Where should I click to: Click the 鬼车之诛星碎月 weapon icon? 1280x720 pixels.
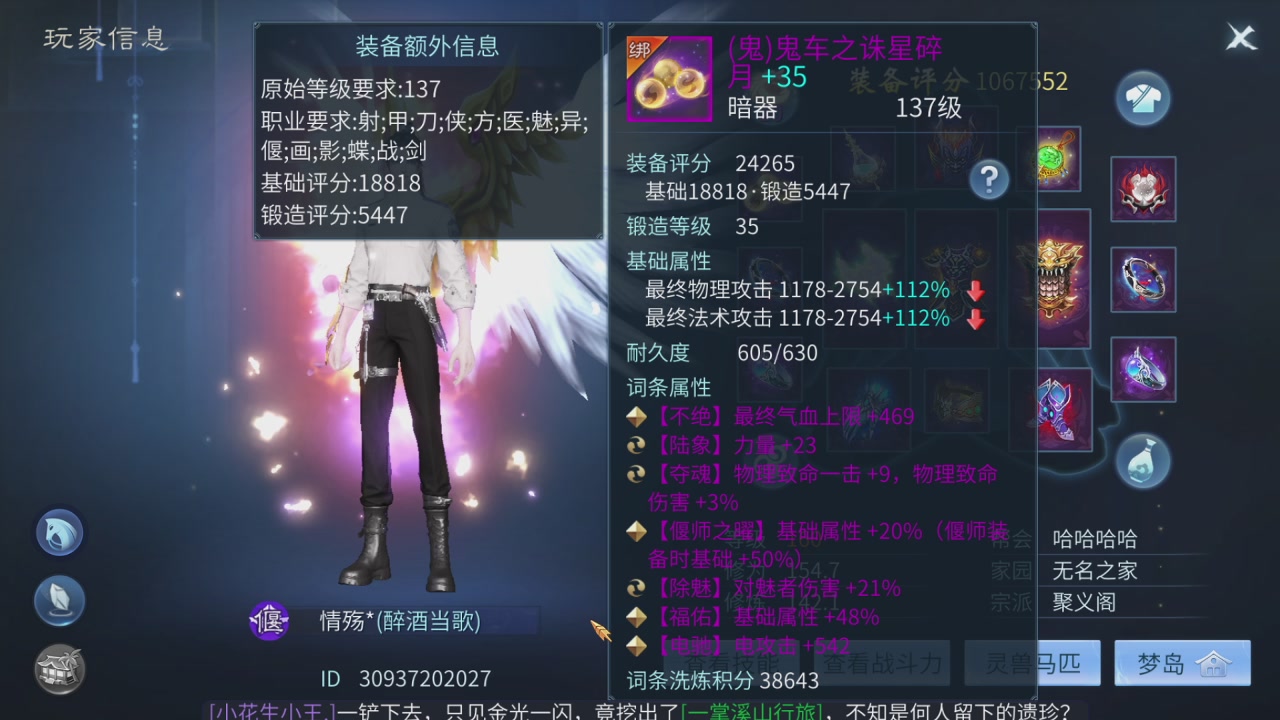(669, 78)
